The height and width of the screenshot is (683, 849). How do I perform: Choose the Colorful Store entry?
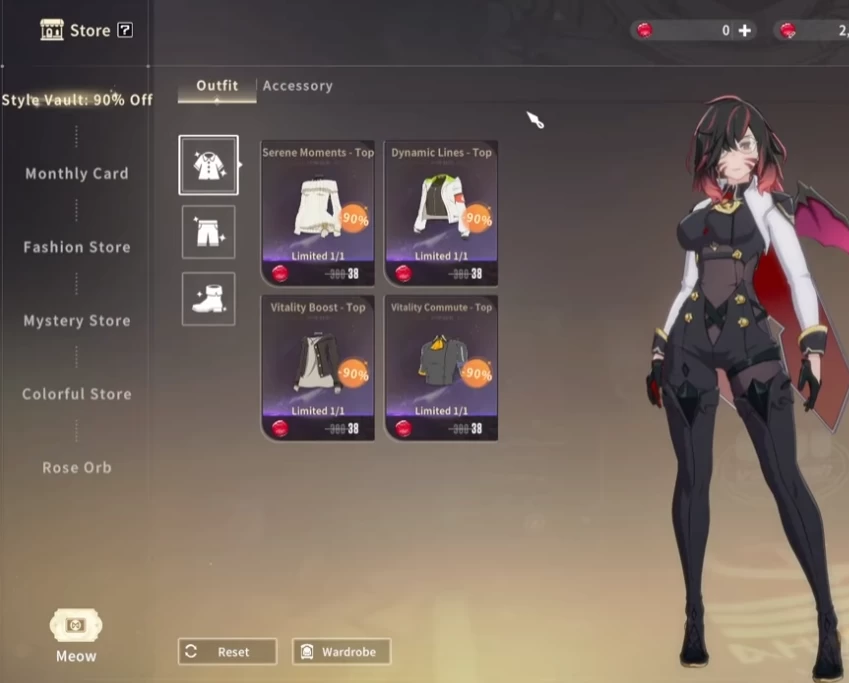pos(77,394)
